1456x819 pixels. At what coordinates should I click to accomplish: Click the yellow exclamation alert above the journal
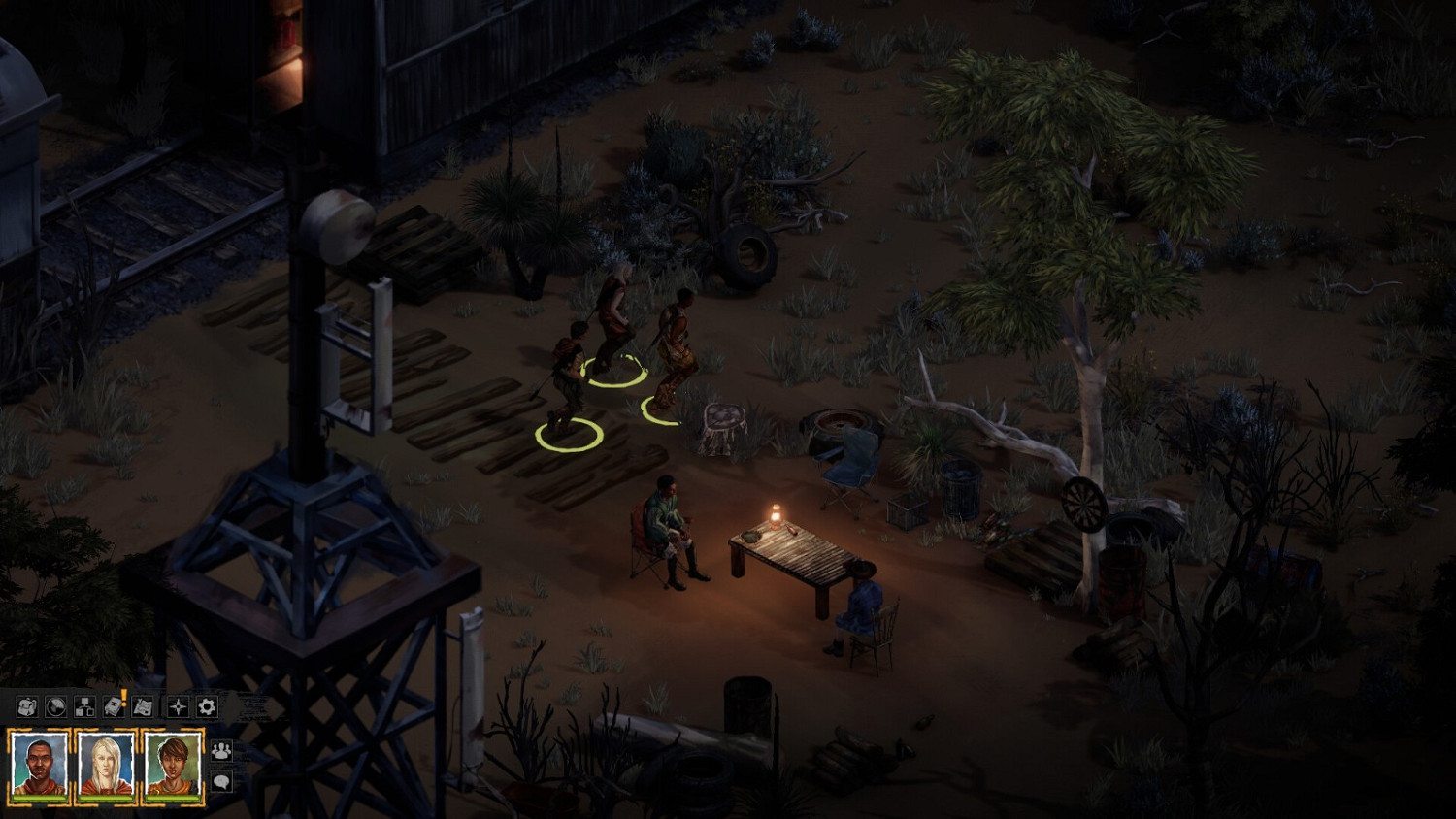coord(123,695)
